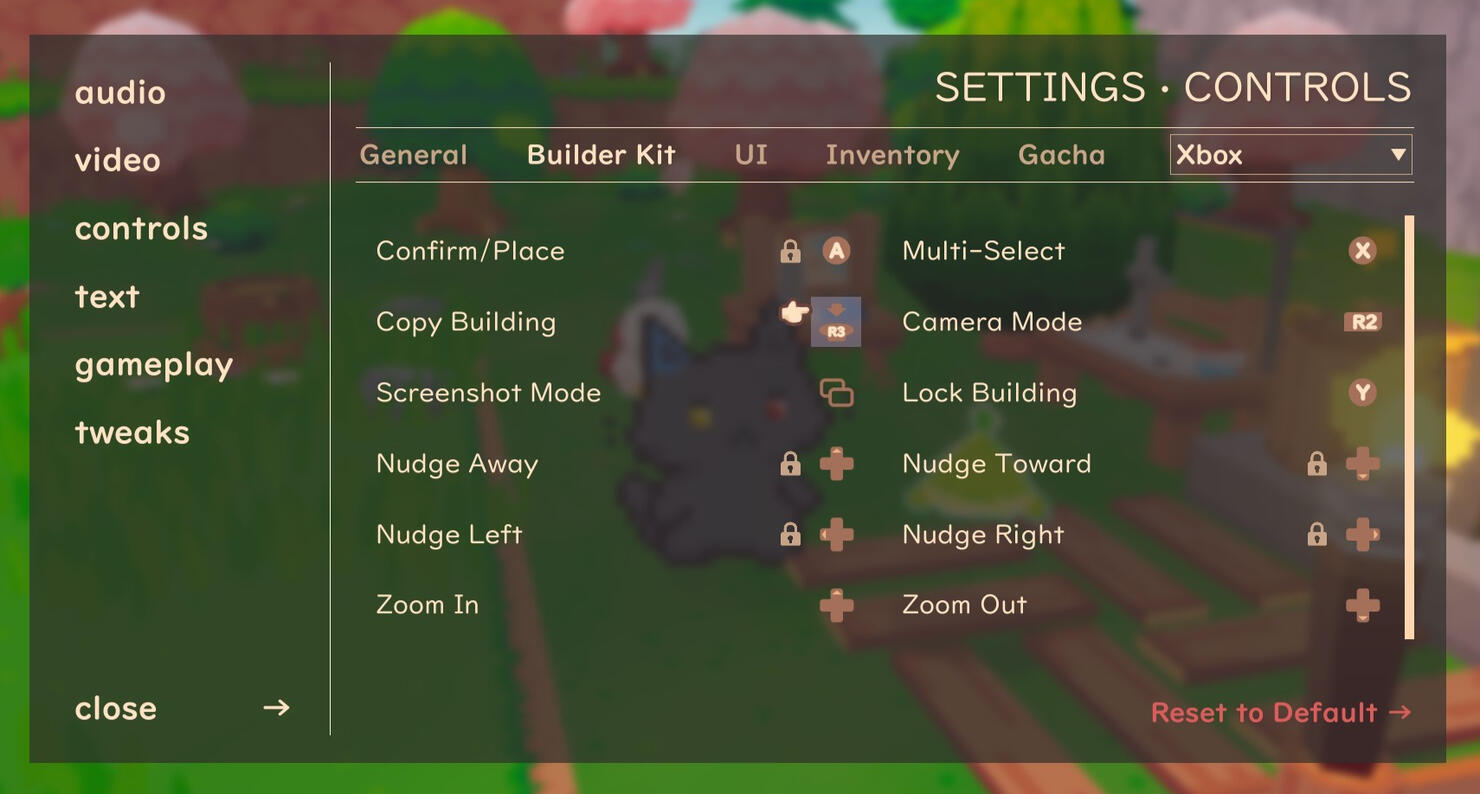Screen dimensions: 1480x794
Task: Click the Y button icon for Lock Building
Action: [x=1361, y=393]
